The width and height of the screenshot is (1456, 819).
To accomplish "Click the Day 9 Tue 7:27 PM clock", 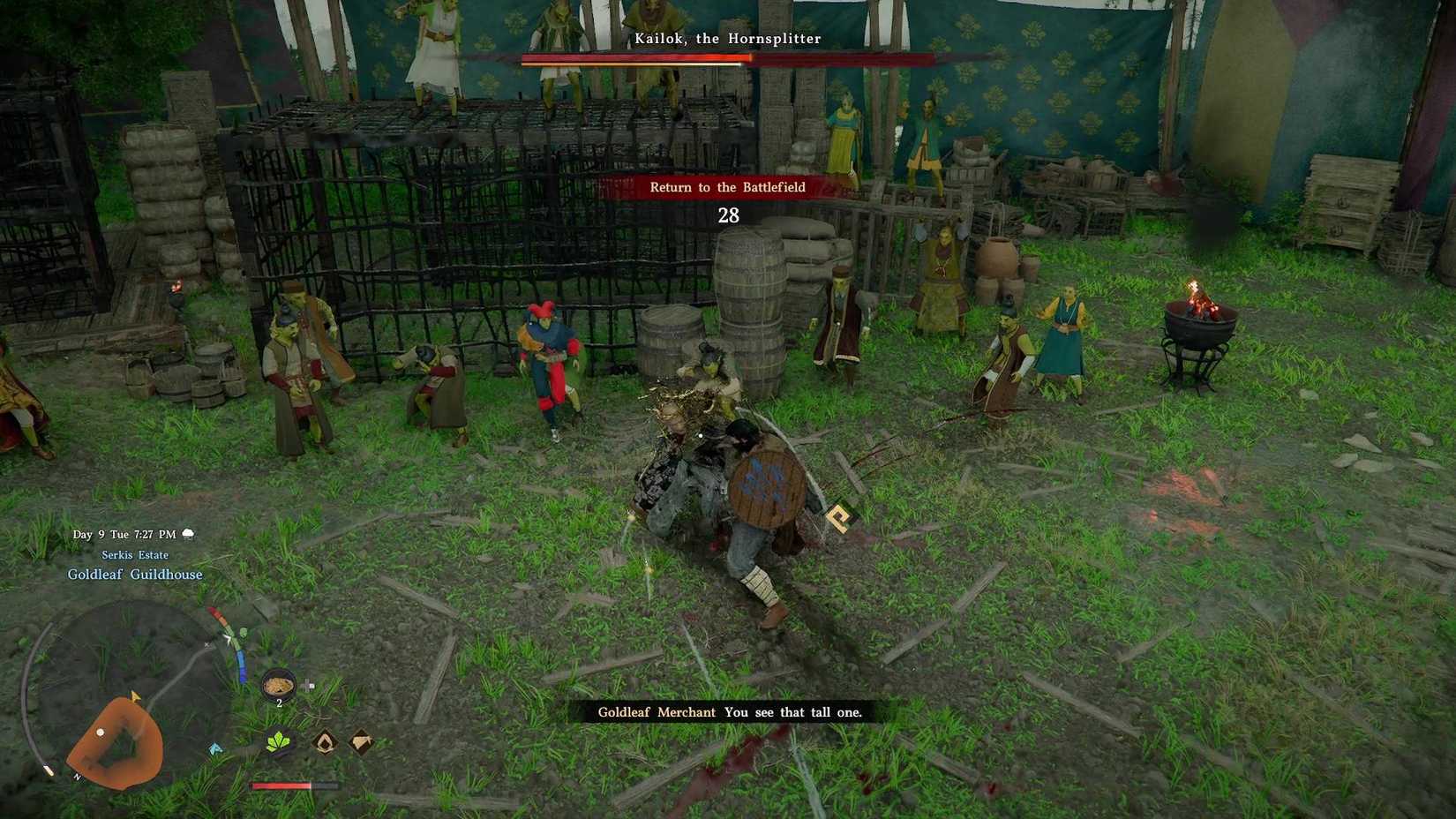I will pyautogui.click(x=124, y=533).
